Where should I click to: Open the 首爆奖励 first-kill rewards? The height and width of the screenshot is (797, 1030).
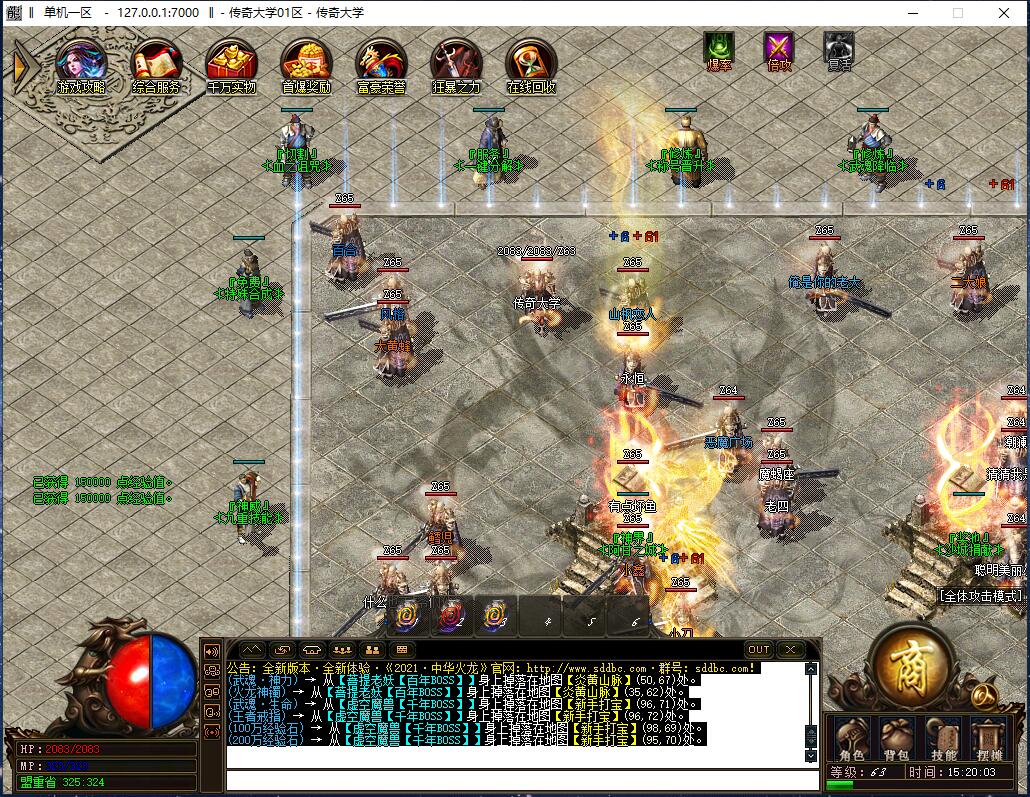tap(306, 65)
